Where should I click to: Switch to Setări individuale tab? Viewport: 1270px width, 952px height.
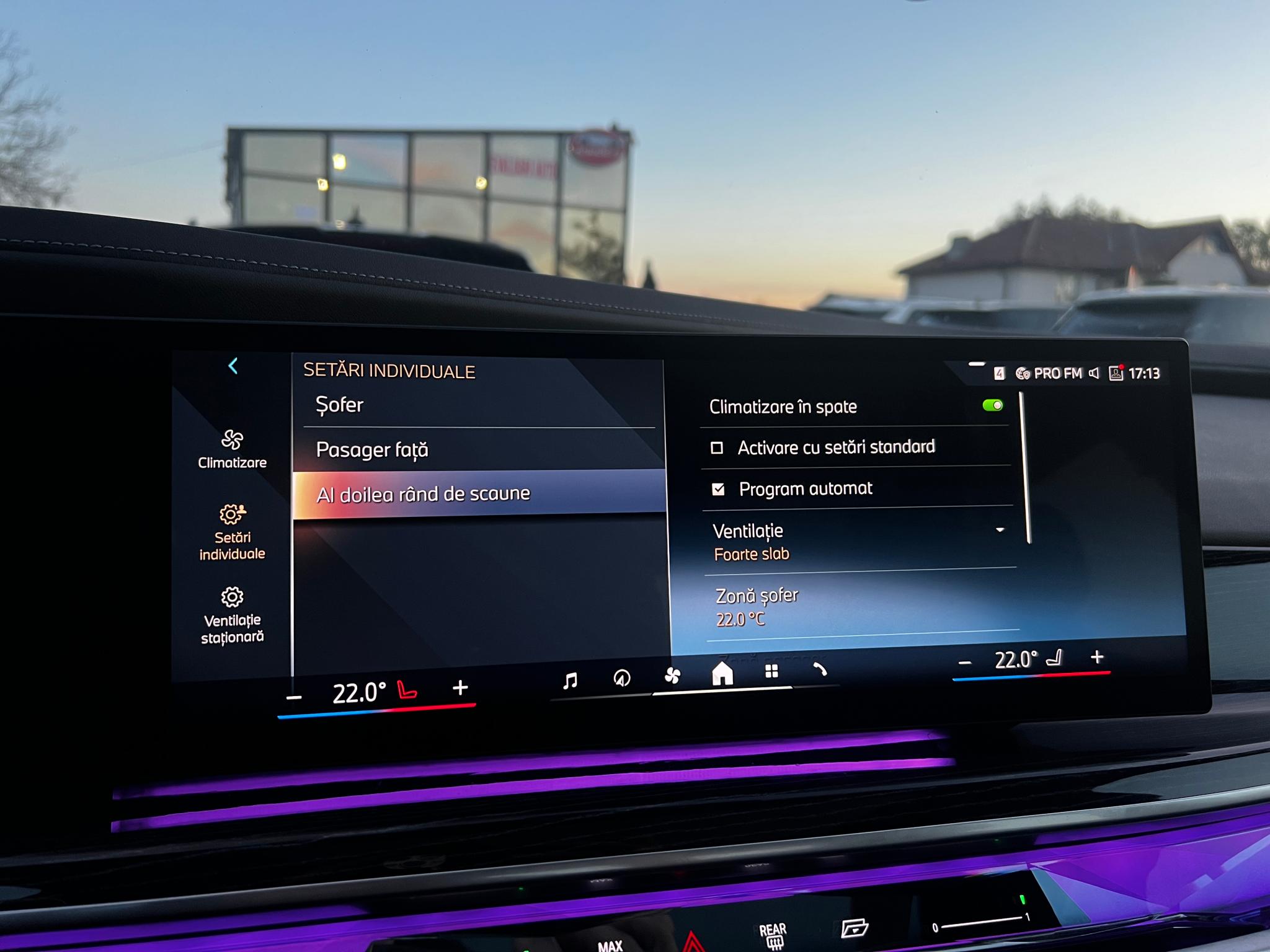(233, 532)
